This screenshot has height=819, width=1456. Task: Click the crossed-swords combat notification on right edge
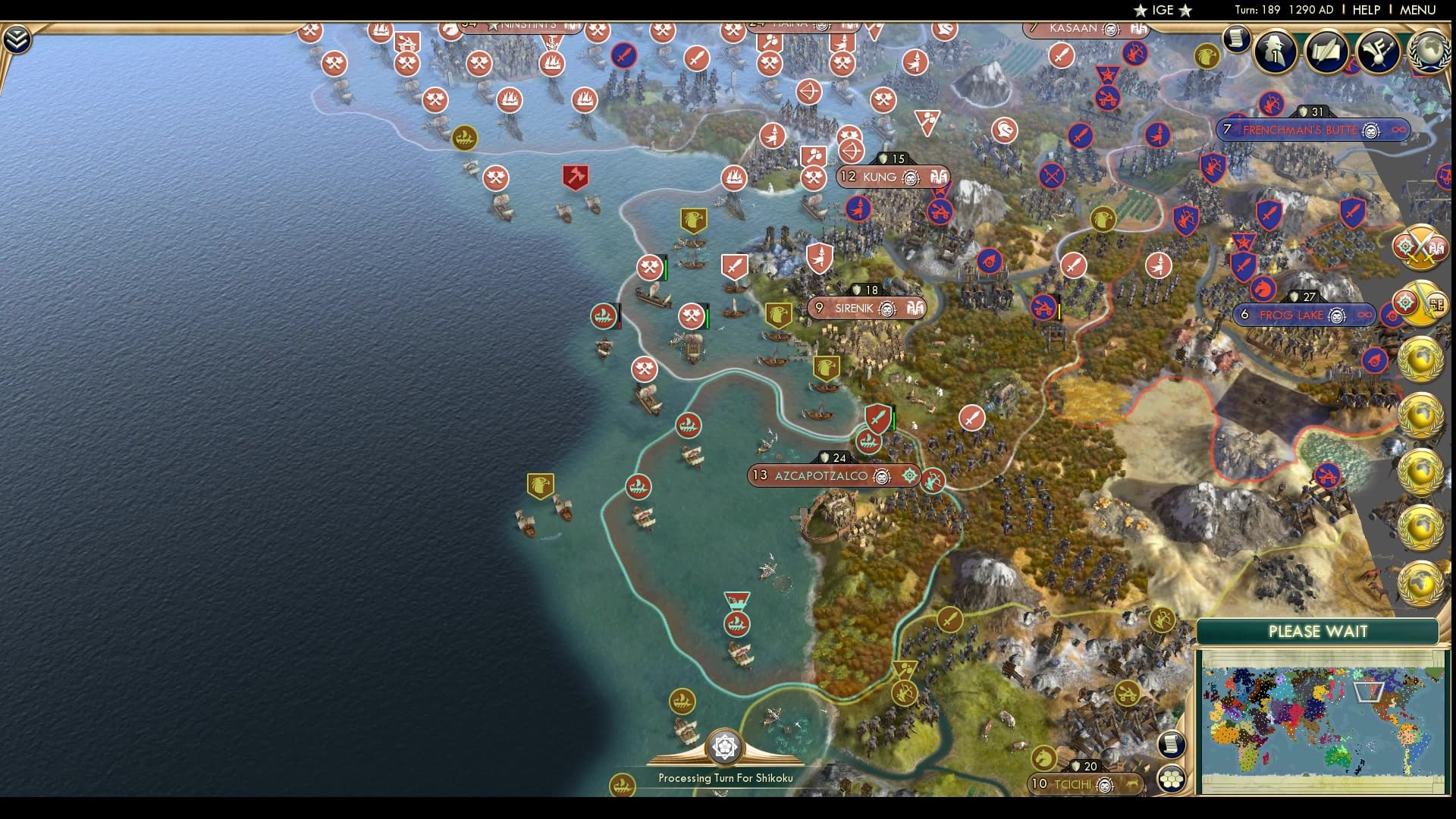pos(1420,246)
